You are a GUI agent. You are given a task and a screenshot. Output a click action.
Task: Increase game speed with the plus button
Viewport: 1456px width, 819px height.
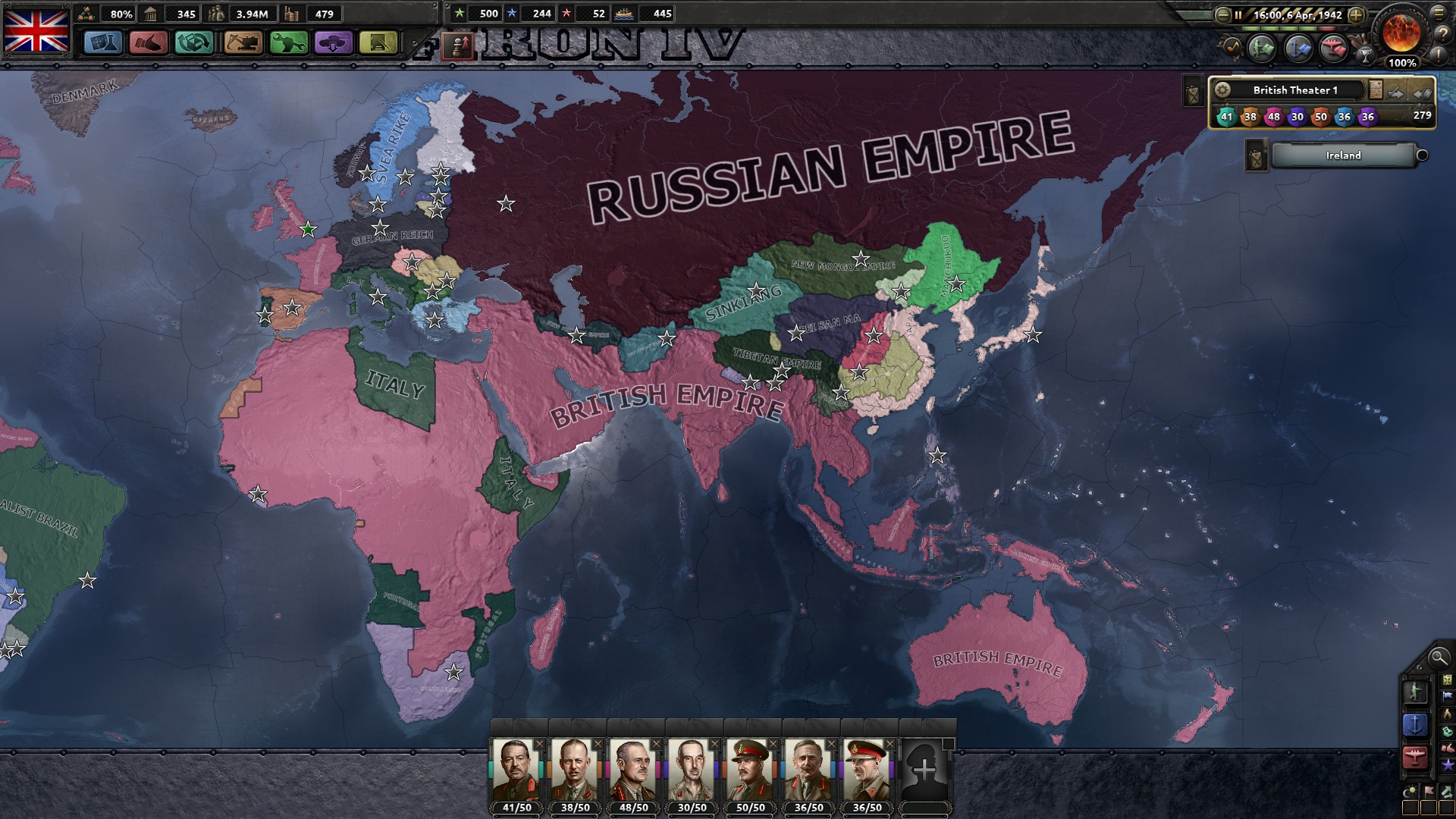pos(1356,15)
